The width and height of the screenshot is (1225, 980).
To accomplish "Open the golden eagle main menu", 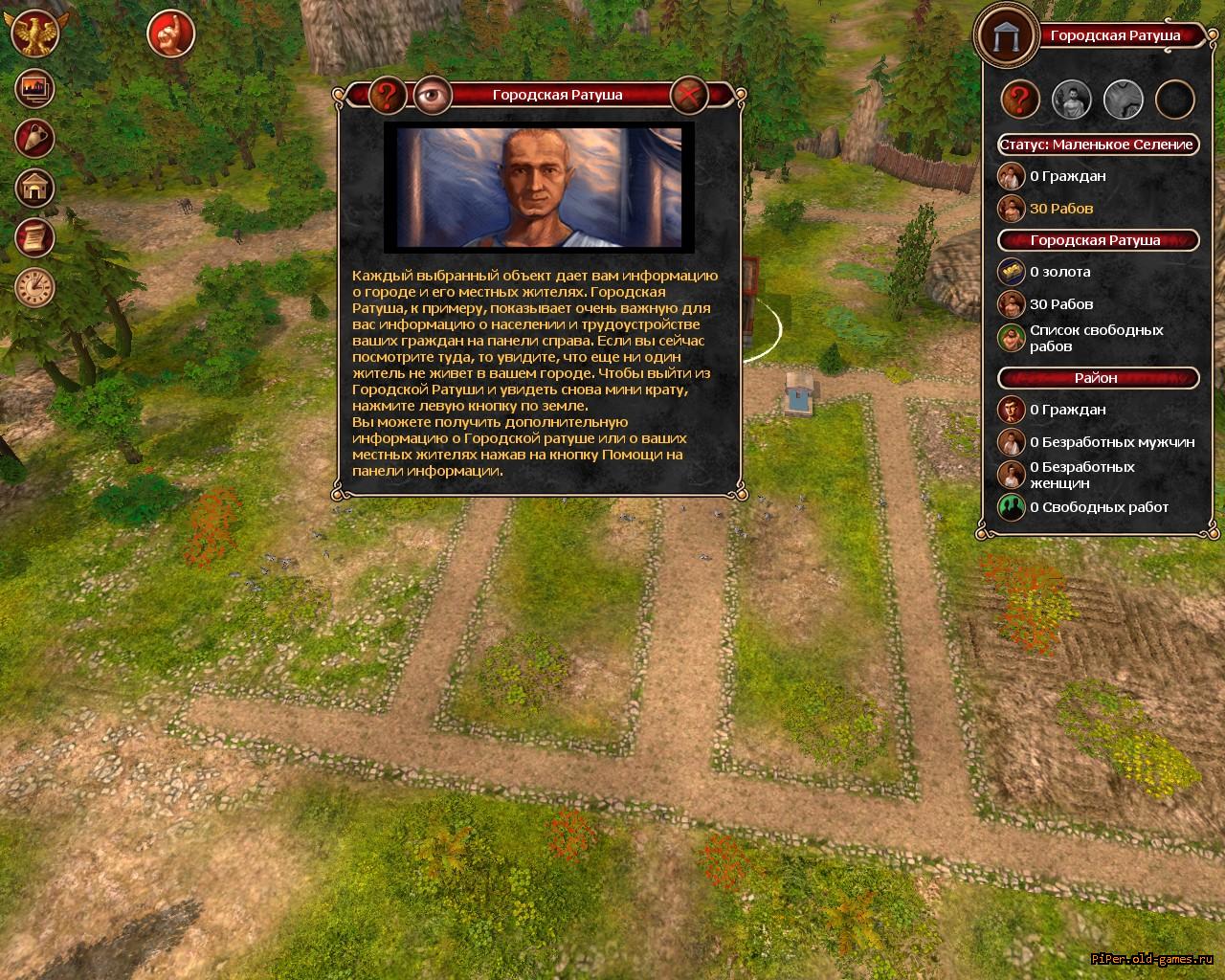I will [x=35, y=34].
